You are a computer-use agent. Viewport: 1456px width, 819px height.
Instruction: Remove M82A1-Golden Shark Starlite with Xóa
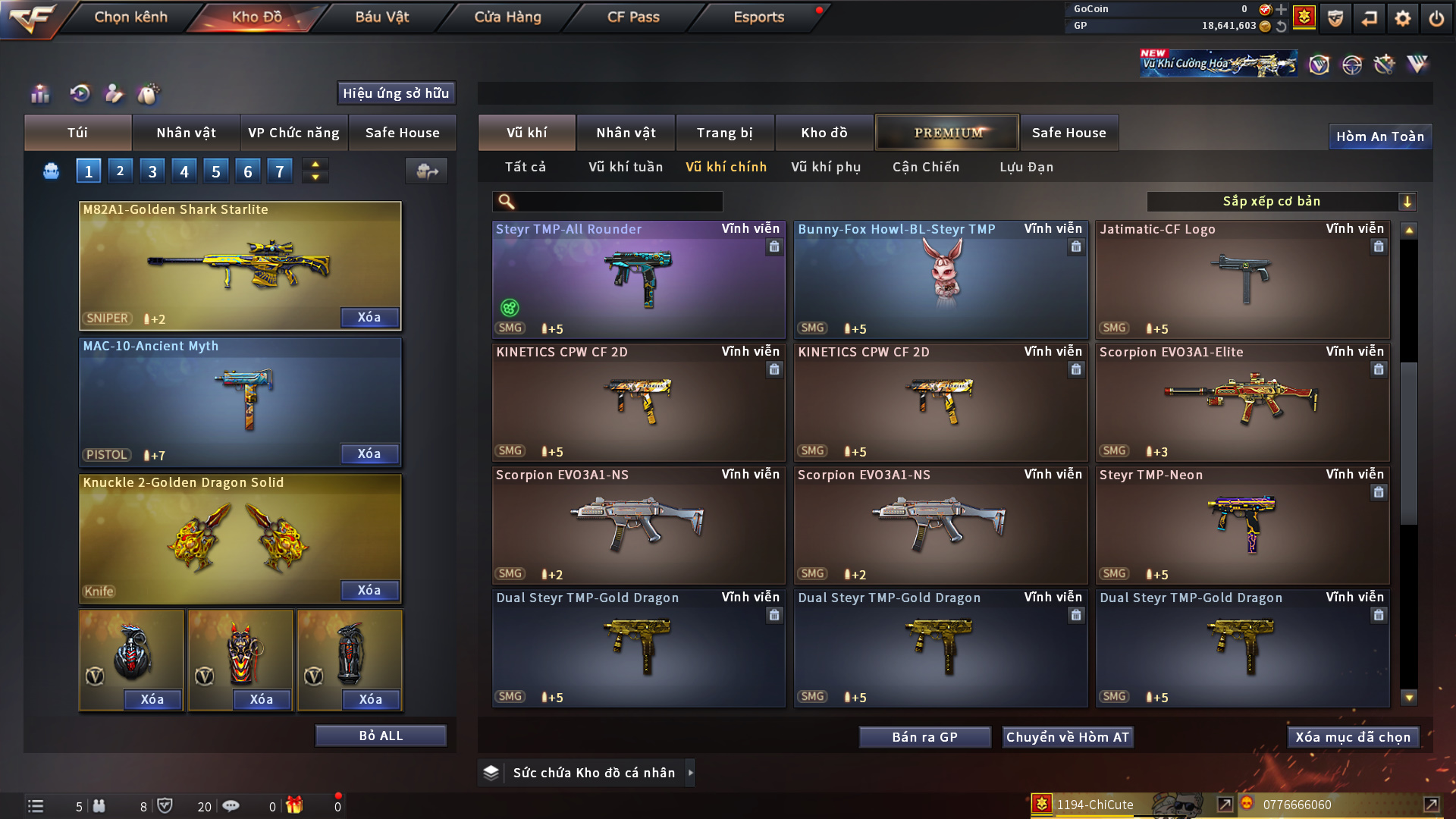pos(369,317)
